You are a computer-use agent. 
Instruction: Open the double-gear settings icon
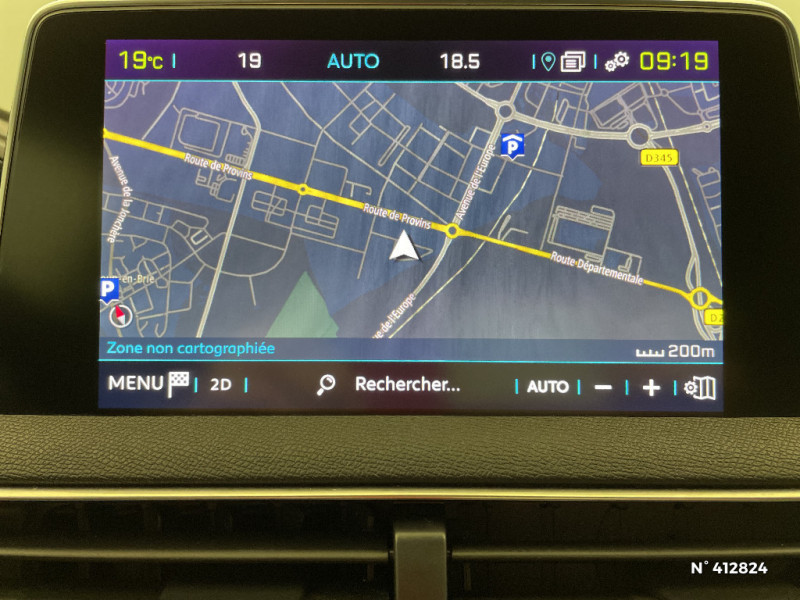(x=616, y=62)
